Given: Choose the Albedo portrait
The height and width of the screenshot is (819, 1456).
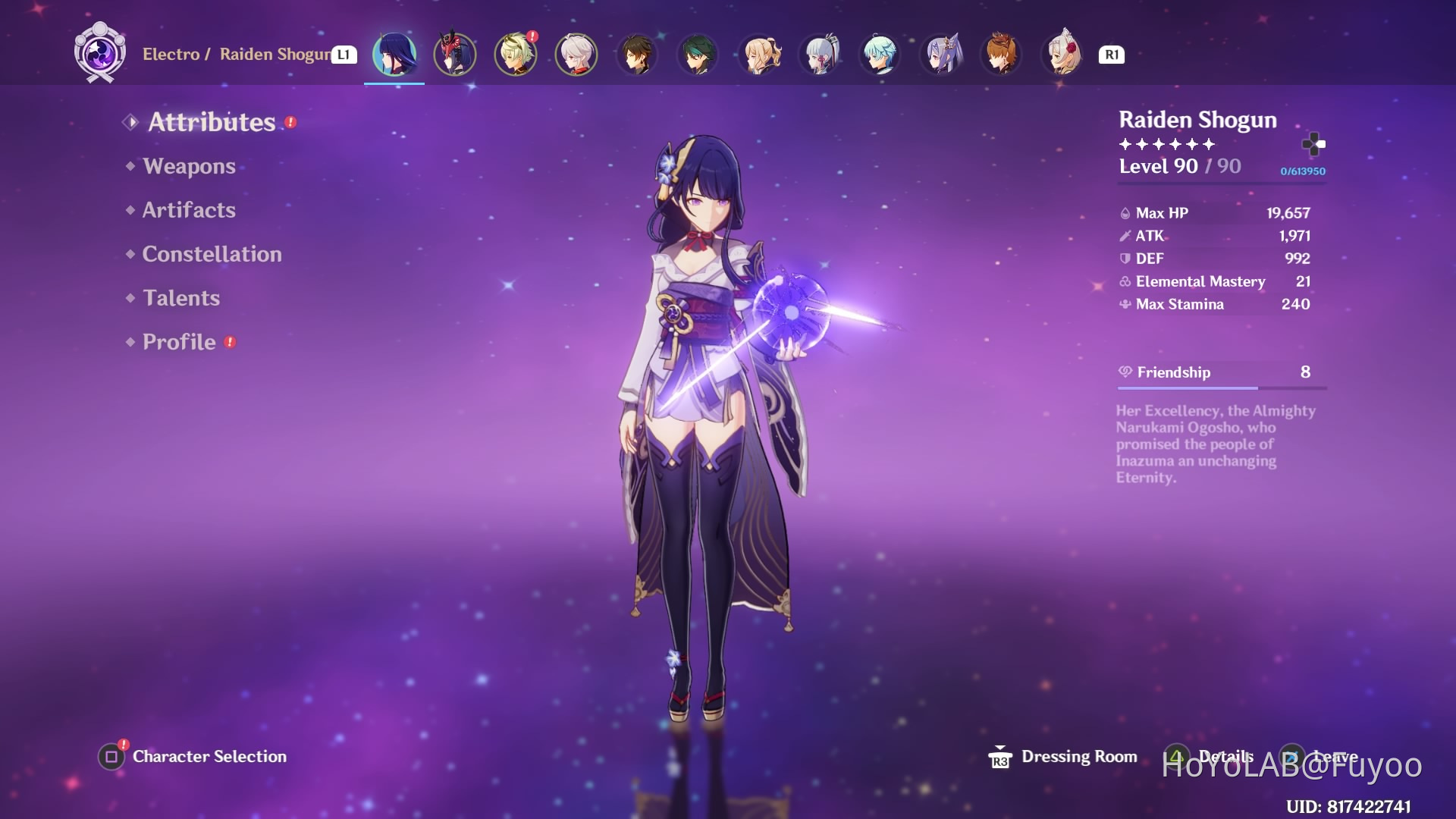Looking at the screenshot, I should [516, 55].
